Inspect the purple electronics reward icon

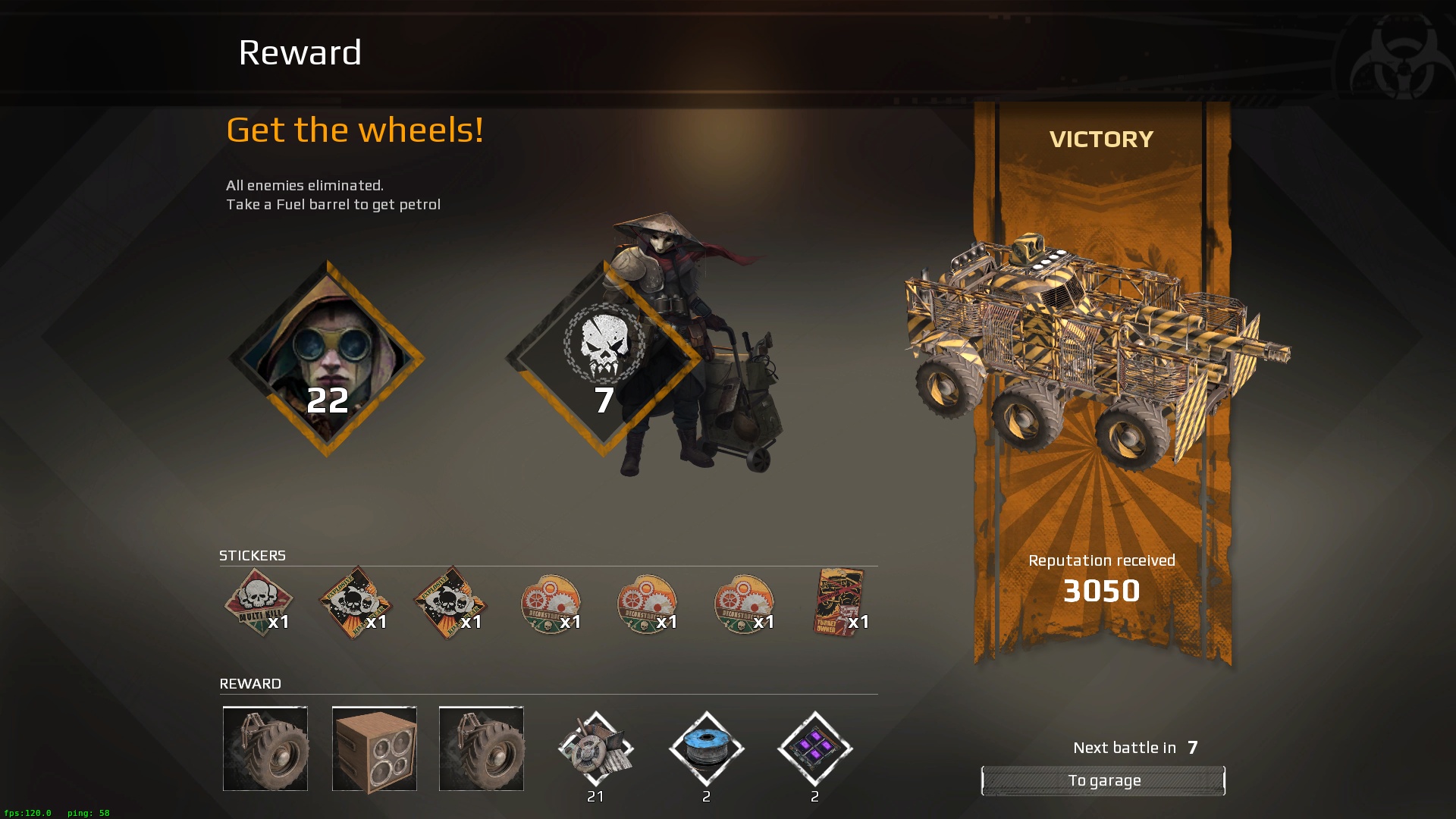coord(815,748)
